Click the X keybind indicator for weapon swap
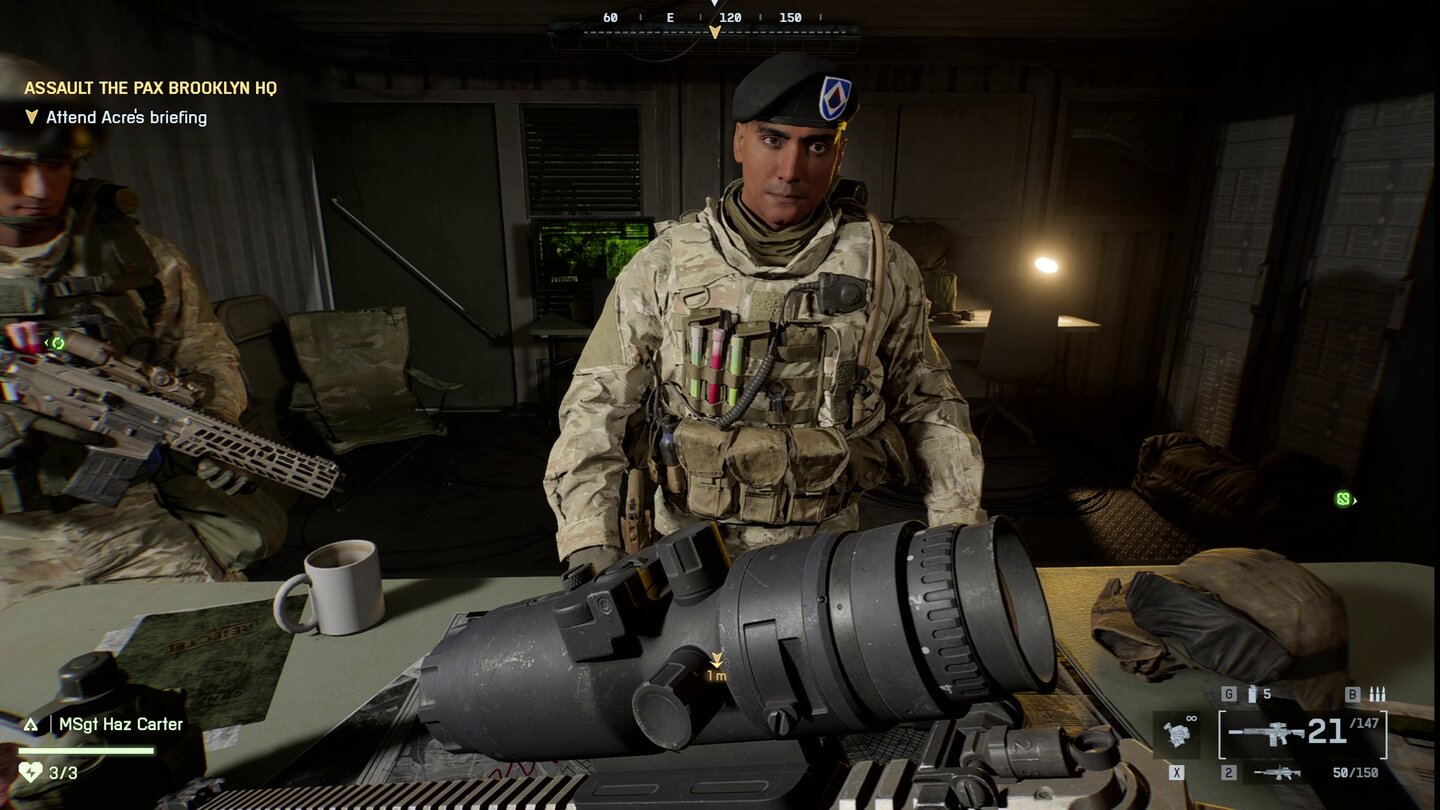This screenshot has width=1440, height=810. (1176, 771)
